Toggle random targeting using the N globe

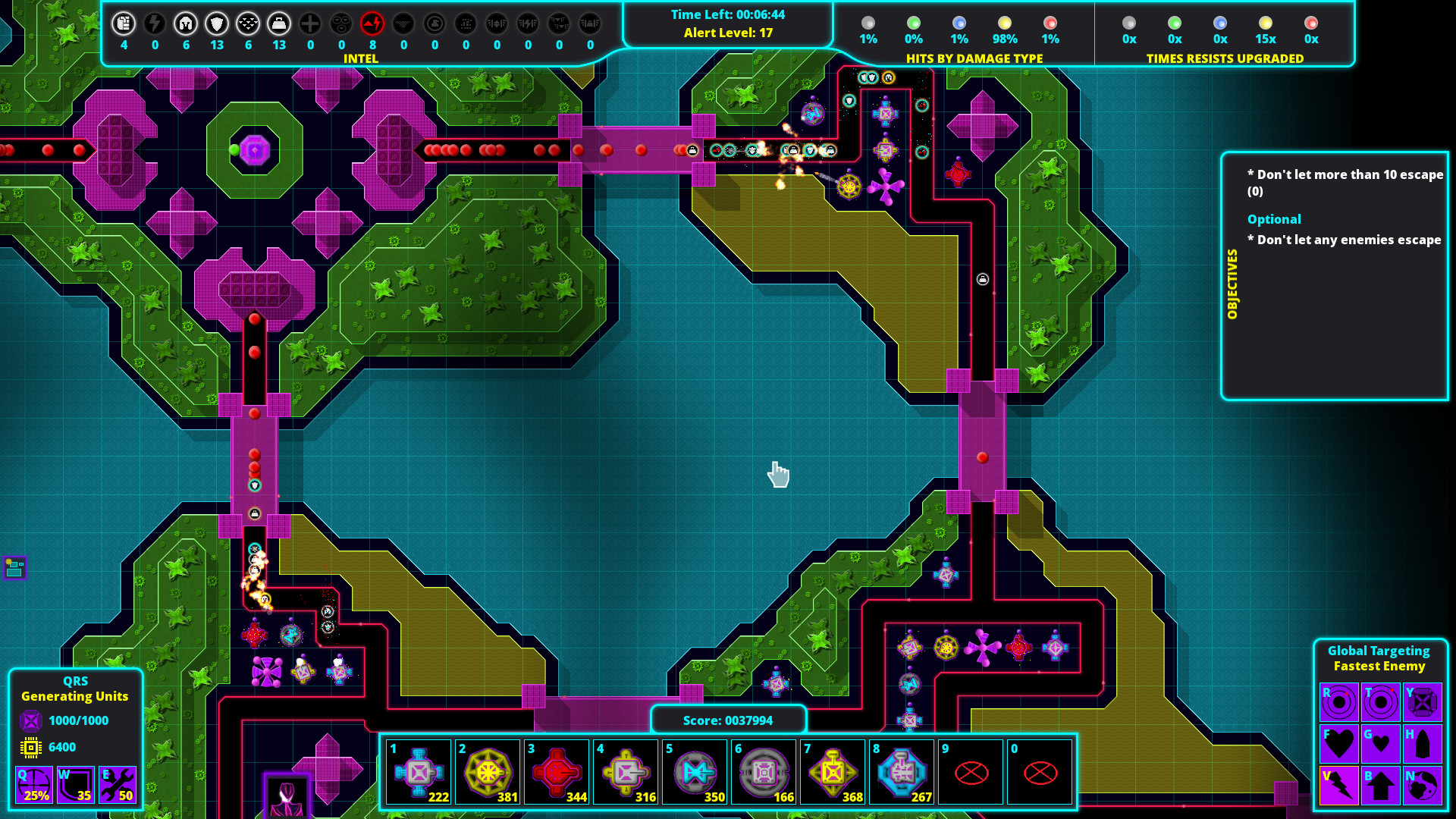(1423, 785)
